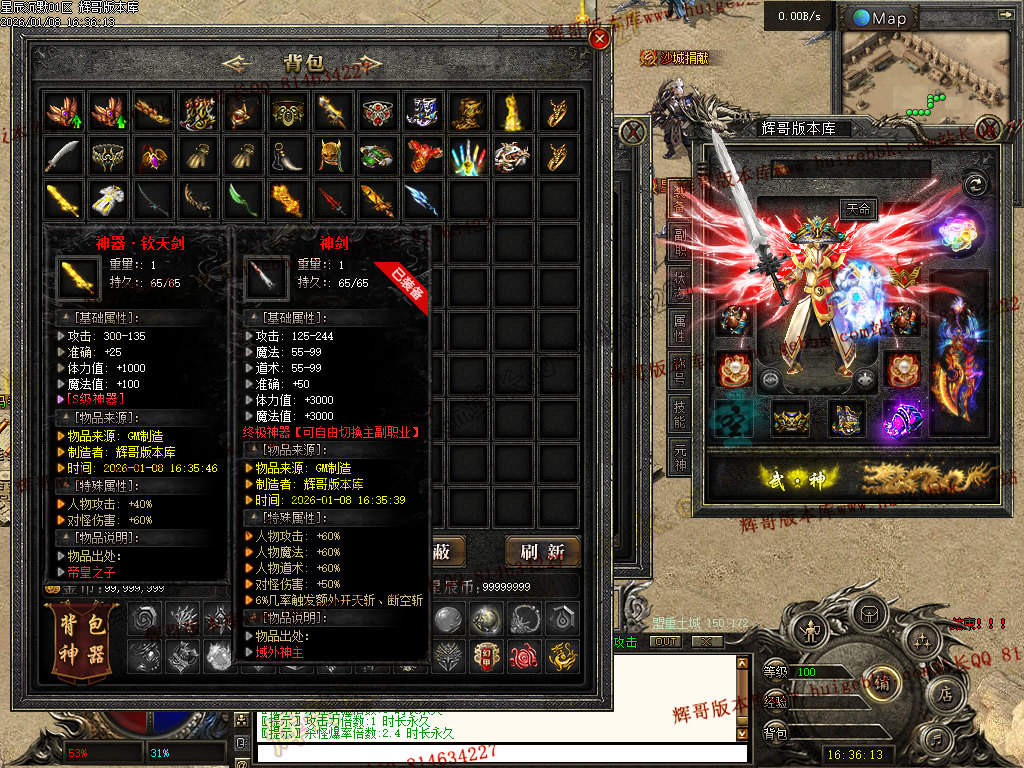Open the 元神 spirit tab
The width and height of the screenshot is (1024, 768).
[x=680, y=454]
